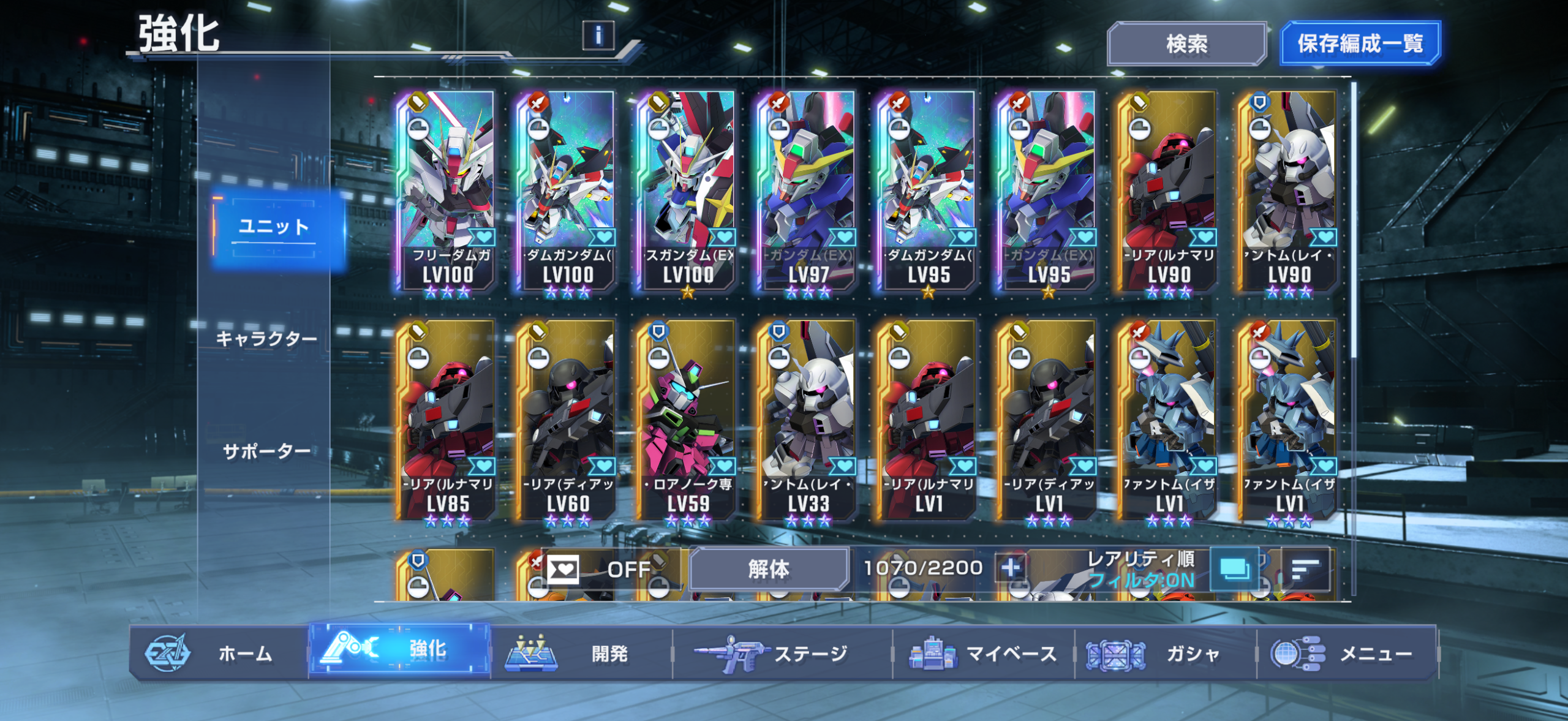
Task: Open the 保存編成一覧 saved formations list
Action: pos(1360,44)
